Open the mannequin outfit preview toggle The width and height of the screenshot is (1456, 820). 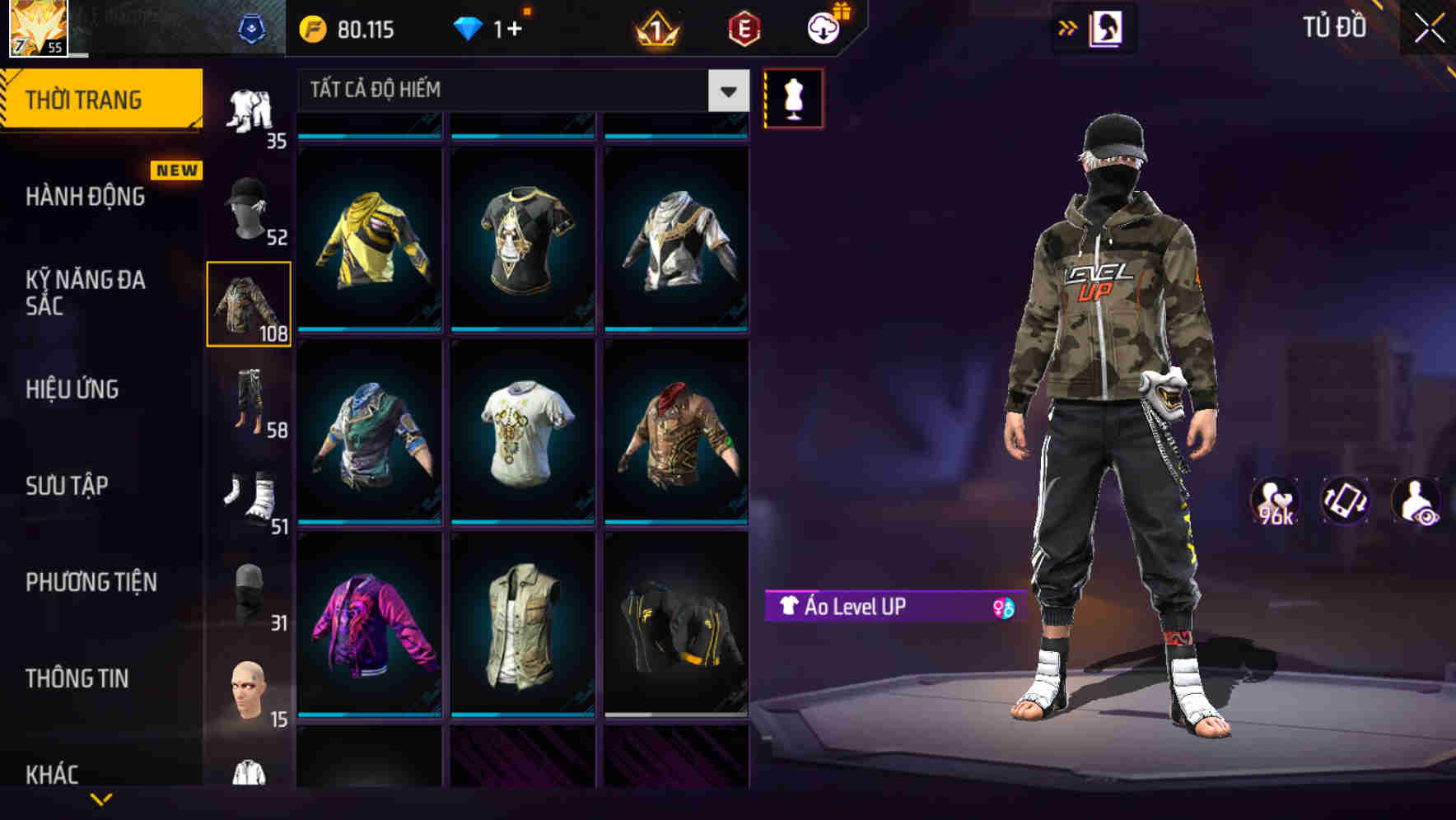click(793, 98)
